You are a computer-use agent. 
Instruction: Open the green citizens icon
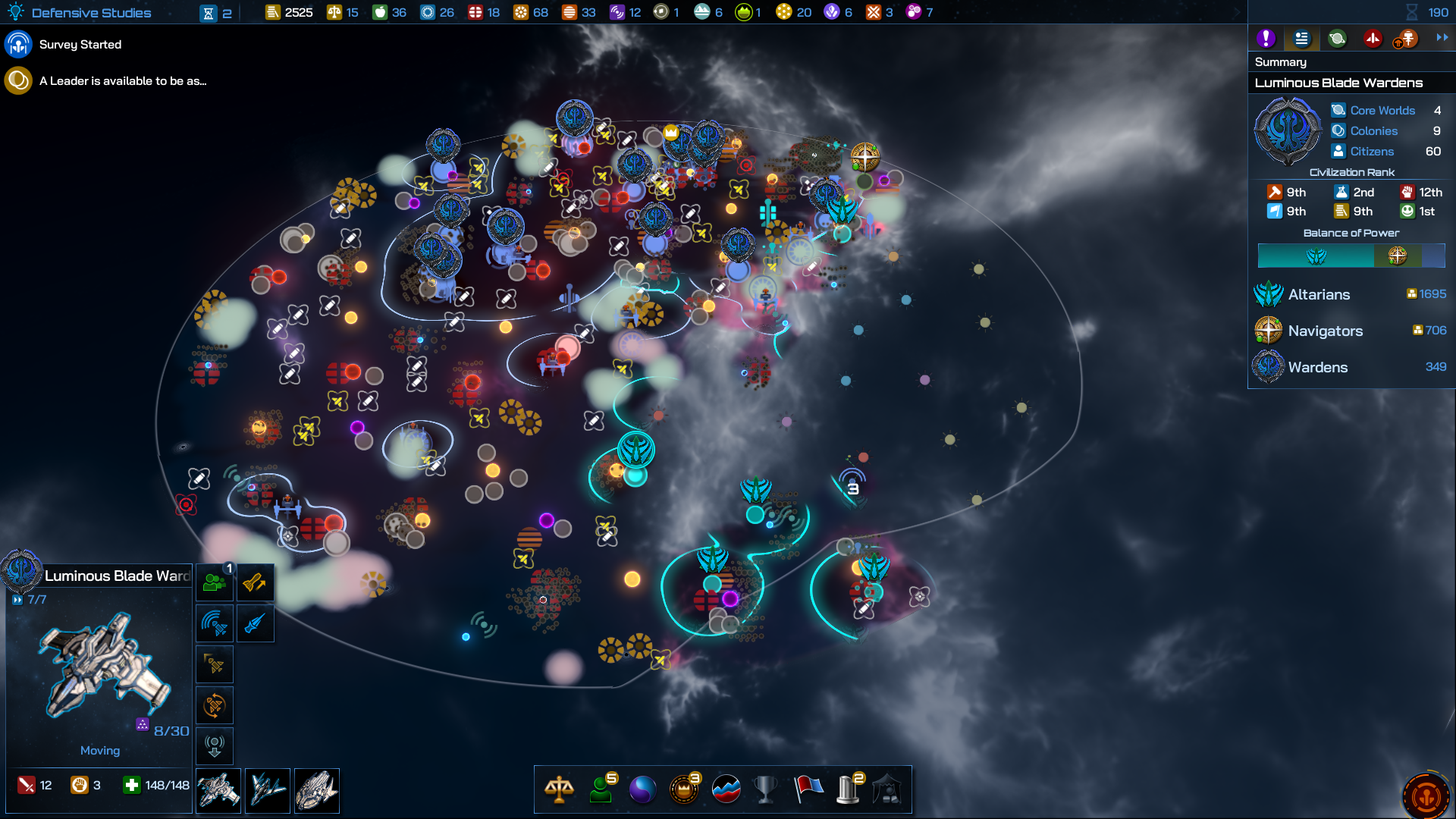click(601, 789)
